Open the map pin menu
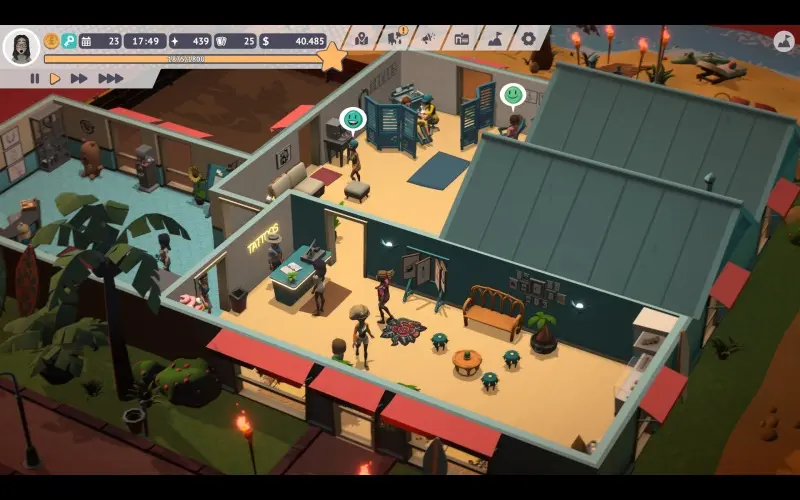The image size is (800, 500). pyautogui.click(x=362, y=39)
